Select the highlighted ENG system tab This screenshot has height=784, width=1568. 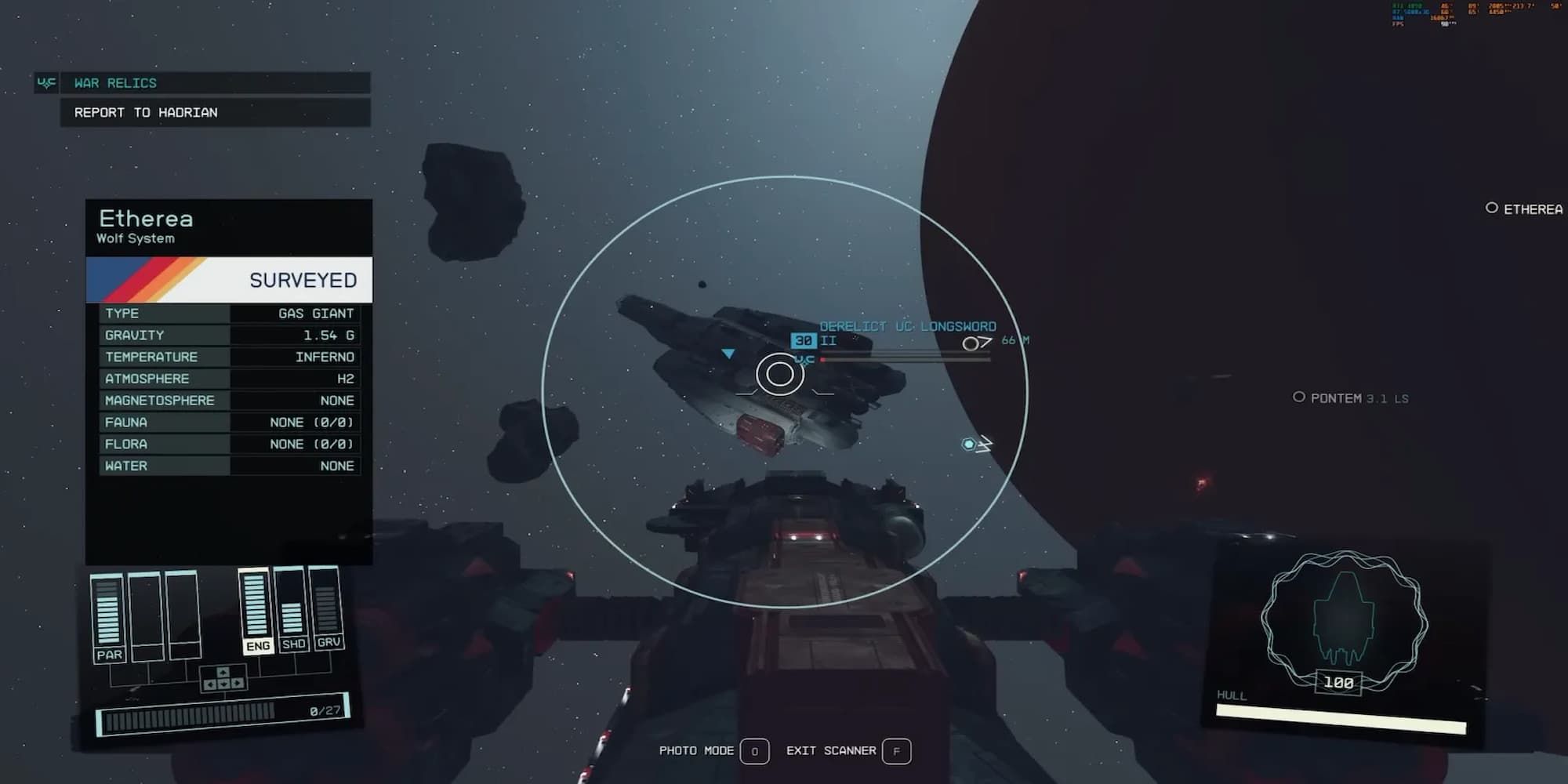click(259, 646)
